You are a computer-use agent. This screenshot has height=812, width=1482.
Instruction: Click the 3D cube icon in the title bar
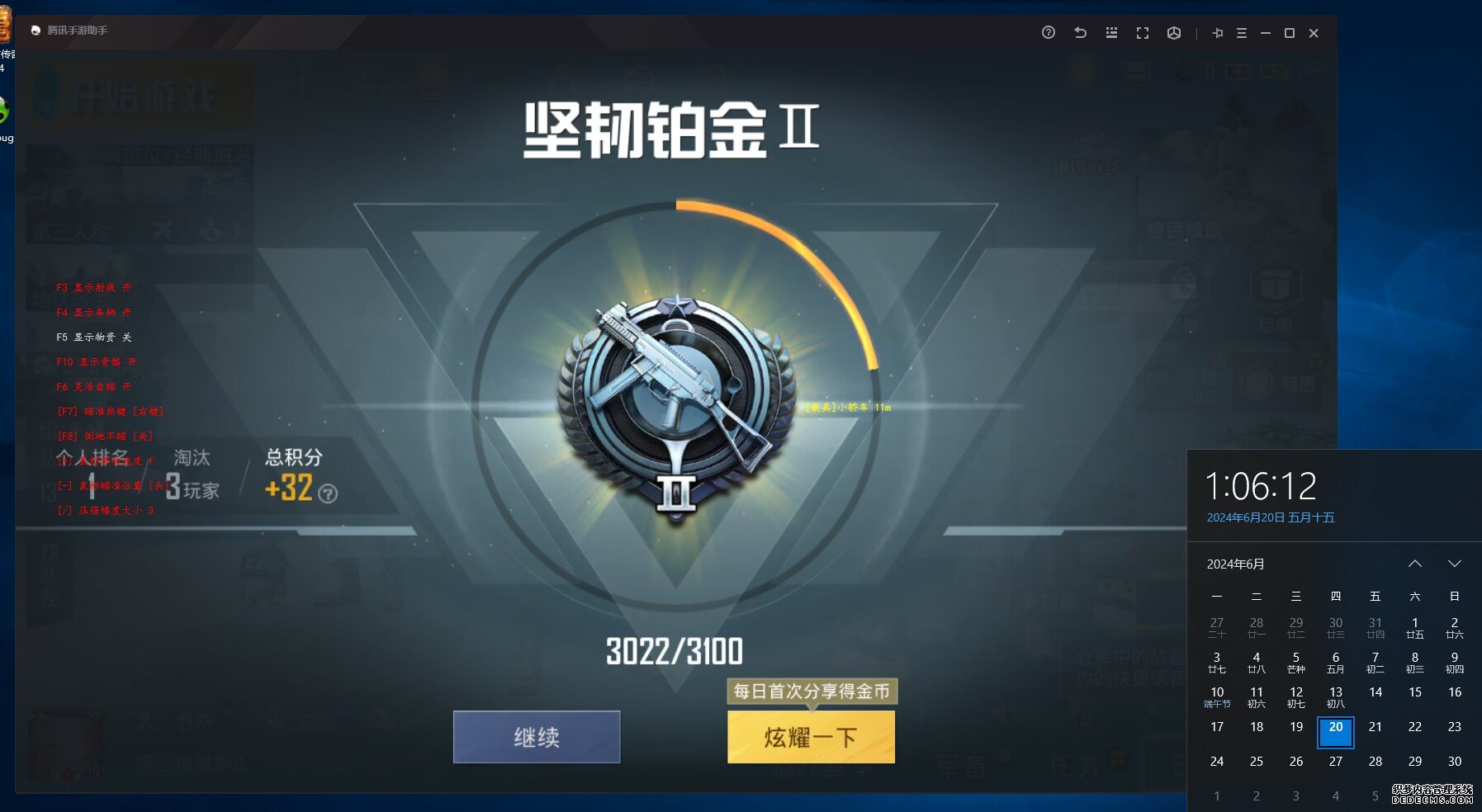[1174, 33]
